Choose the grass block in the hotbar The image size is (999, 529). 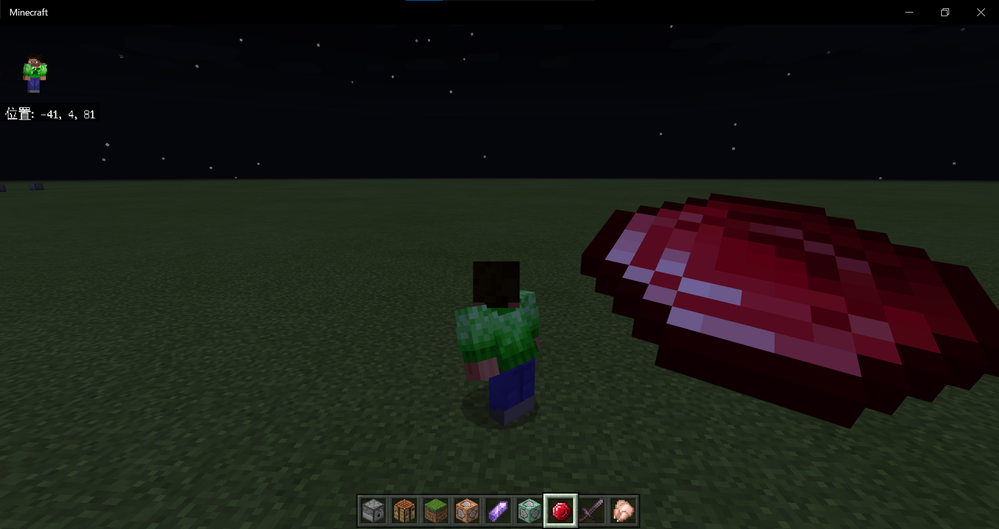(435, 510)
